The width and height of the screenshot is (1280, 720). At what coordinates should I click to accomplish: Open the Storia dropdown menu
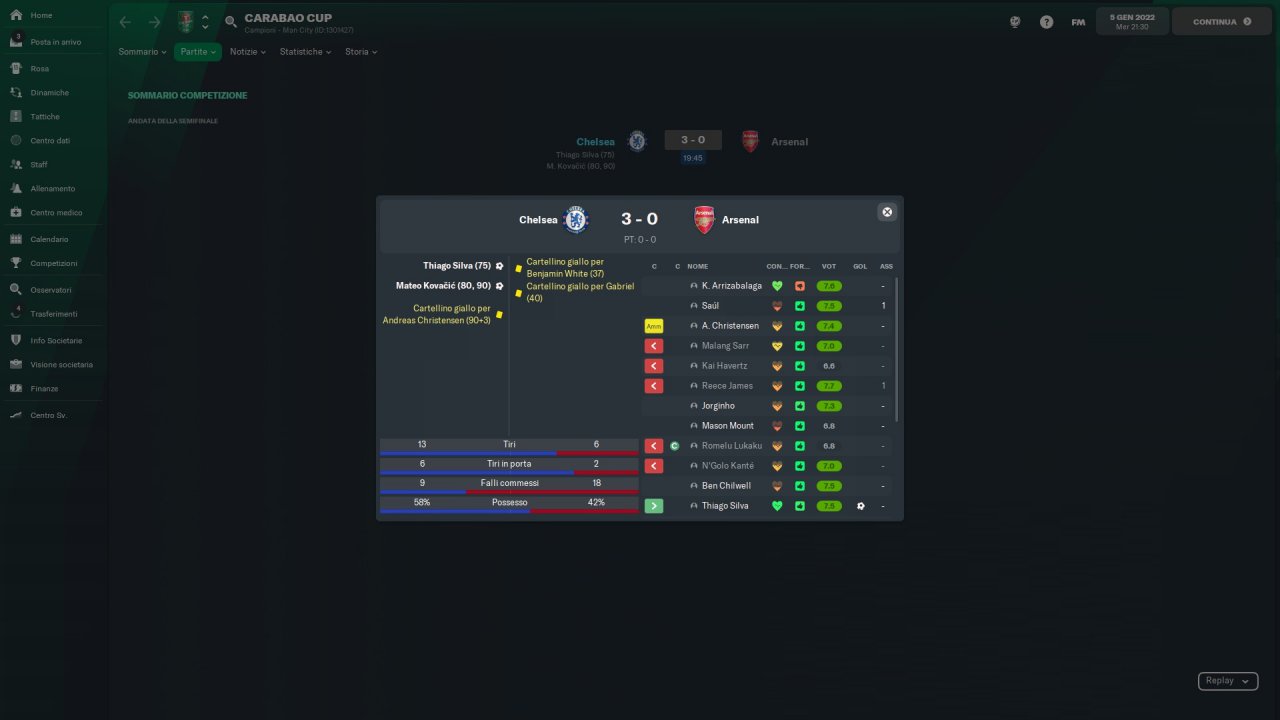(361, 52)
